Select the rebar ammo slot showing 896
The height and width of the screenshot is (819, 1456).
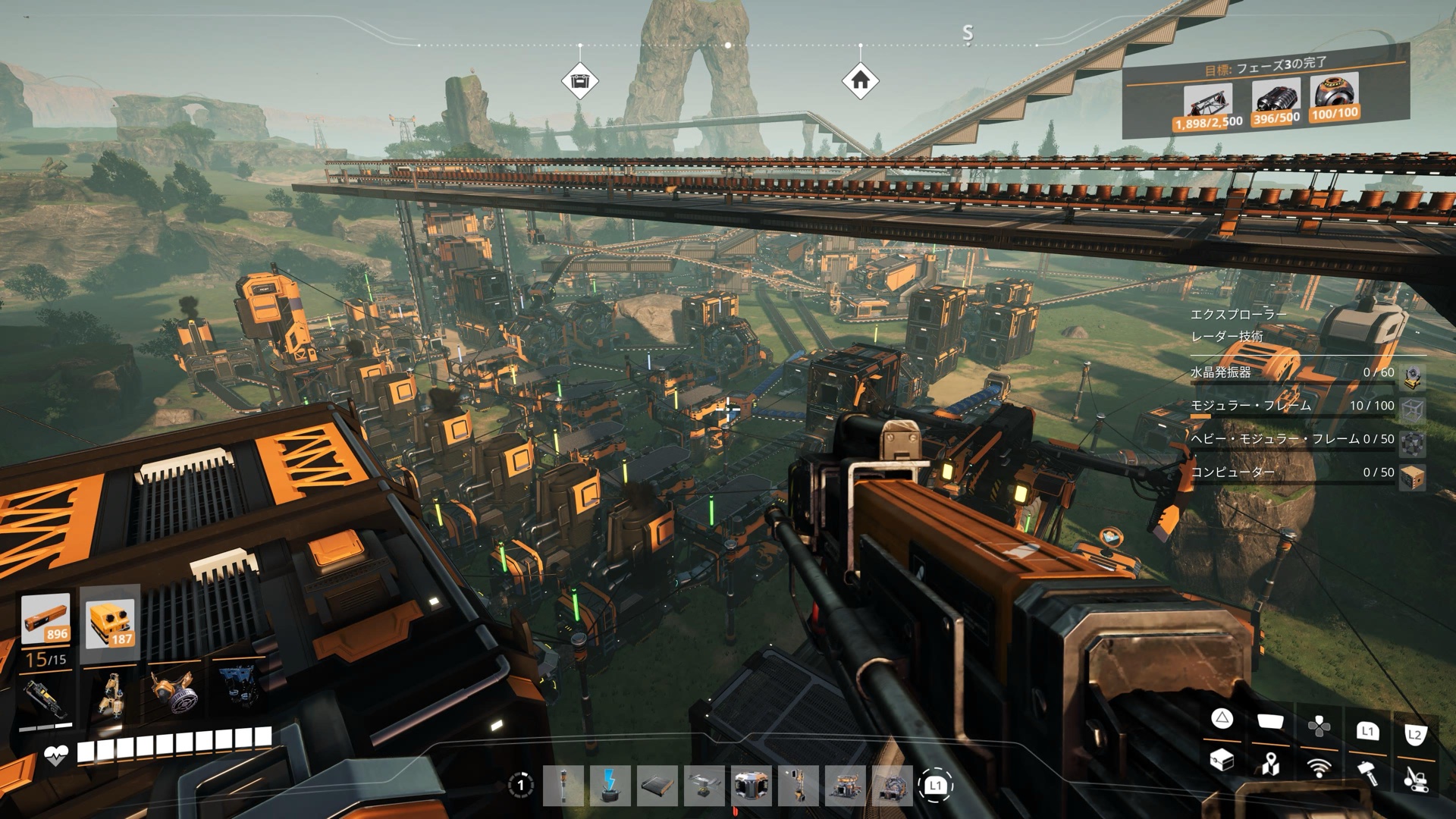click(45, 620)
